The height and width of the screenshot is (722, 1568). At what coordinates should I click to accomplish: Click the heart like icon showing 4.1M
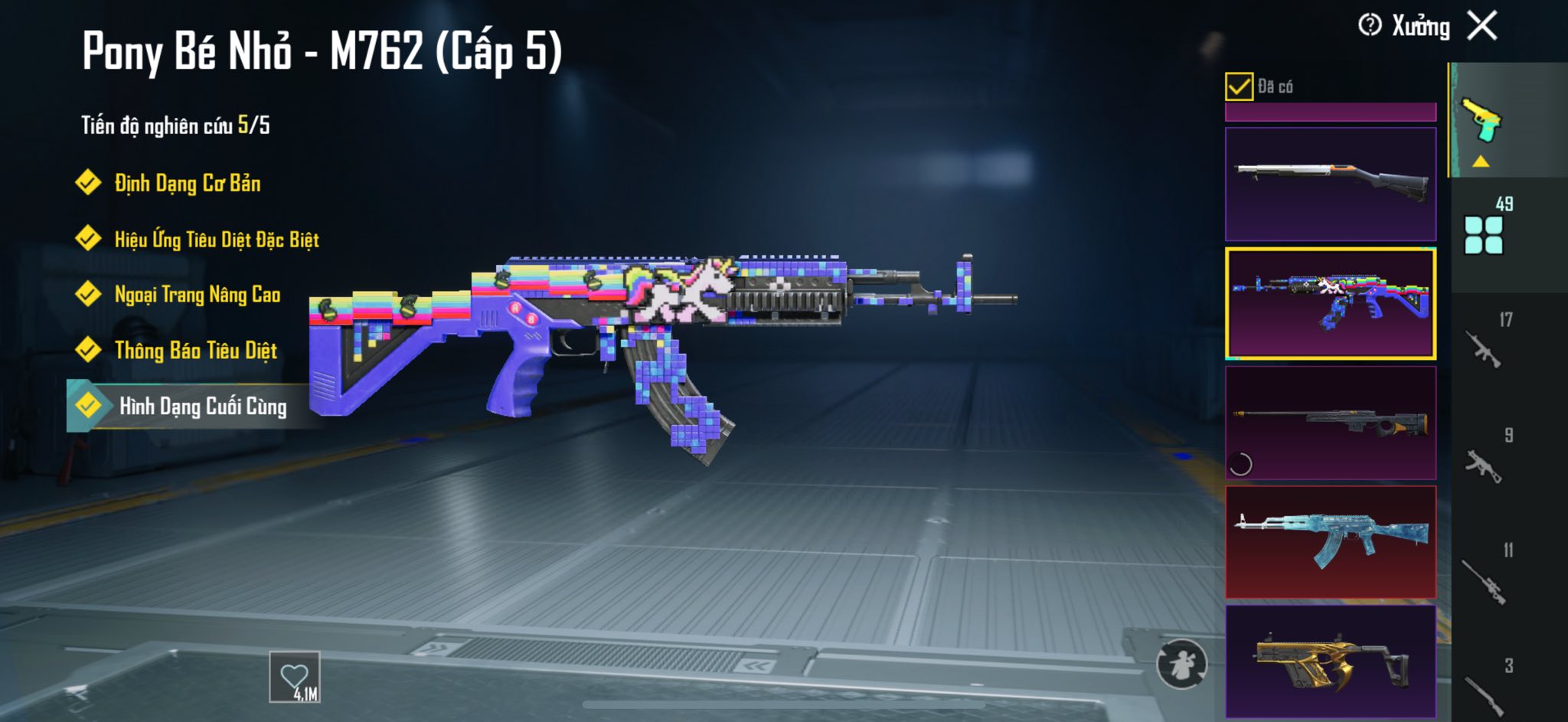[x=295, y=677]
